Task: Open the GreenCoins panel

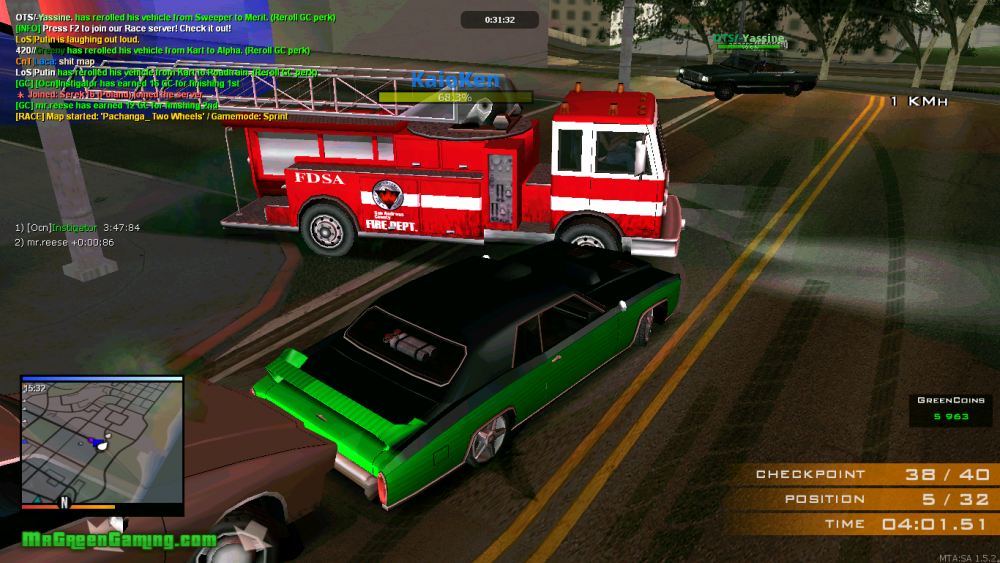Action: click(x=943, y=408)
